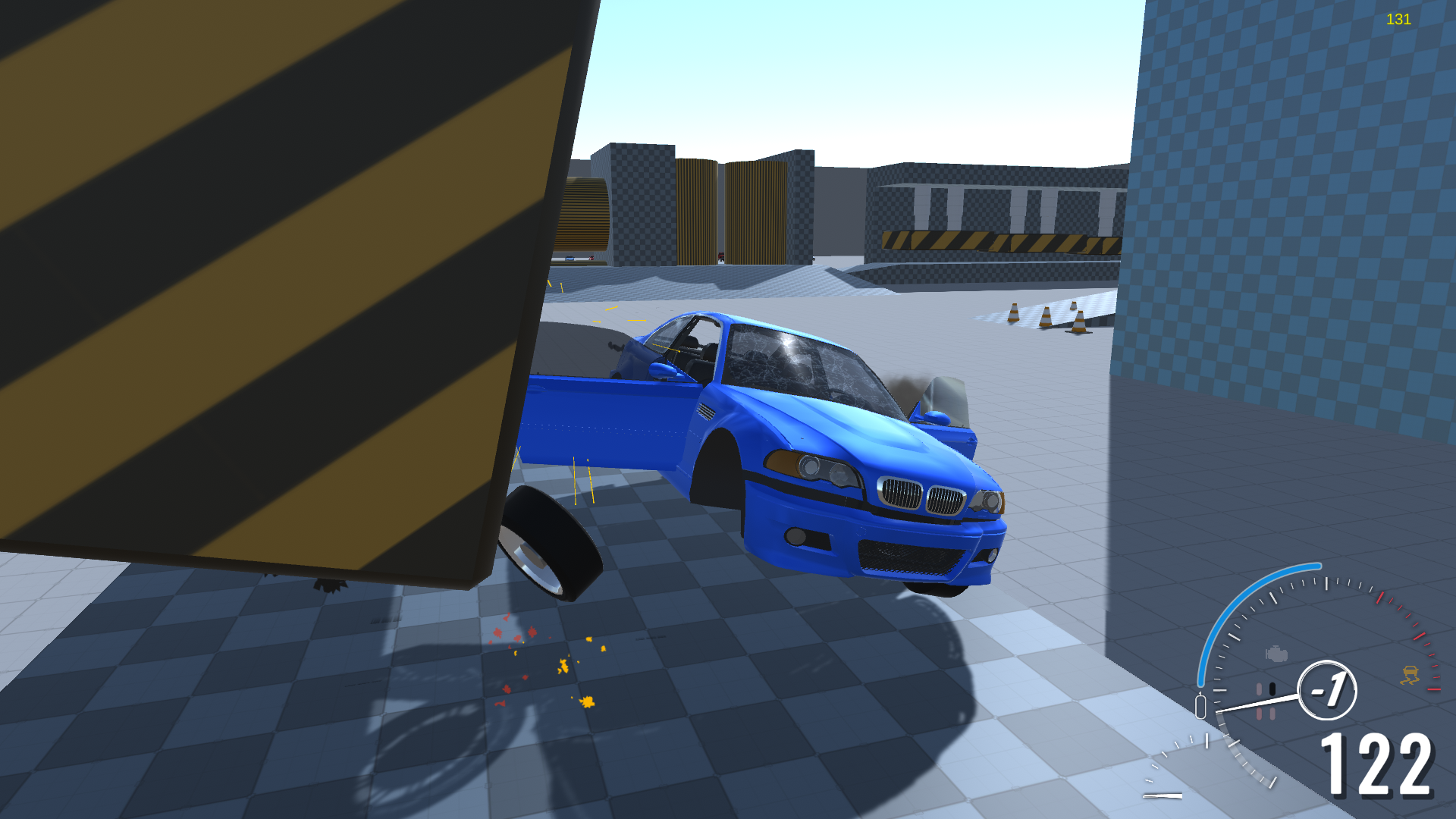1456x819 pixels.
Task: Toggle the traction control indicator on the dashboard
Action: click(x=1410, y=675)
